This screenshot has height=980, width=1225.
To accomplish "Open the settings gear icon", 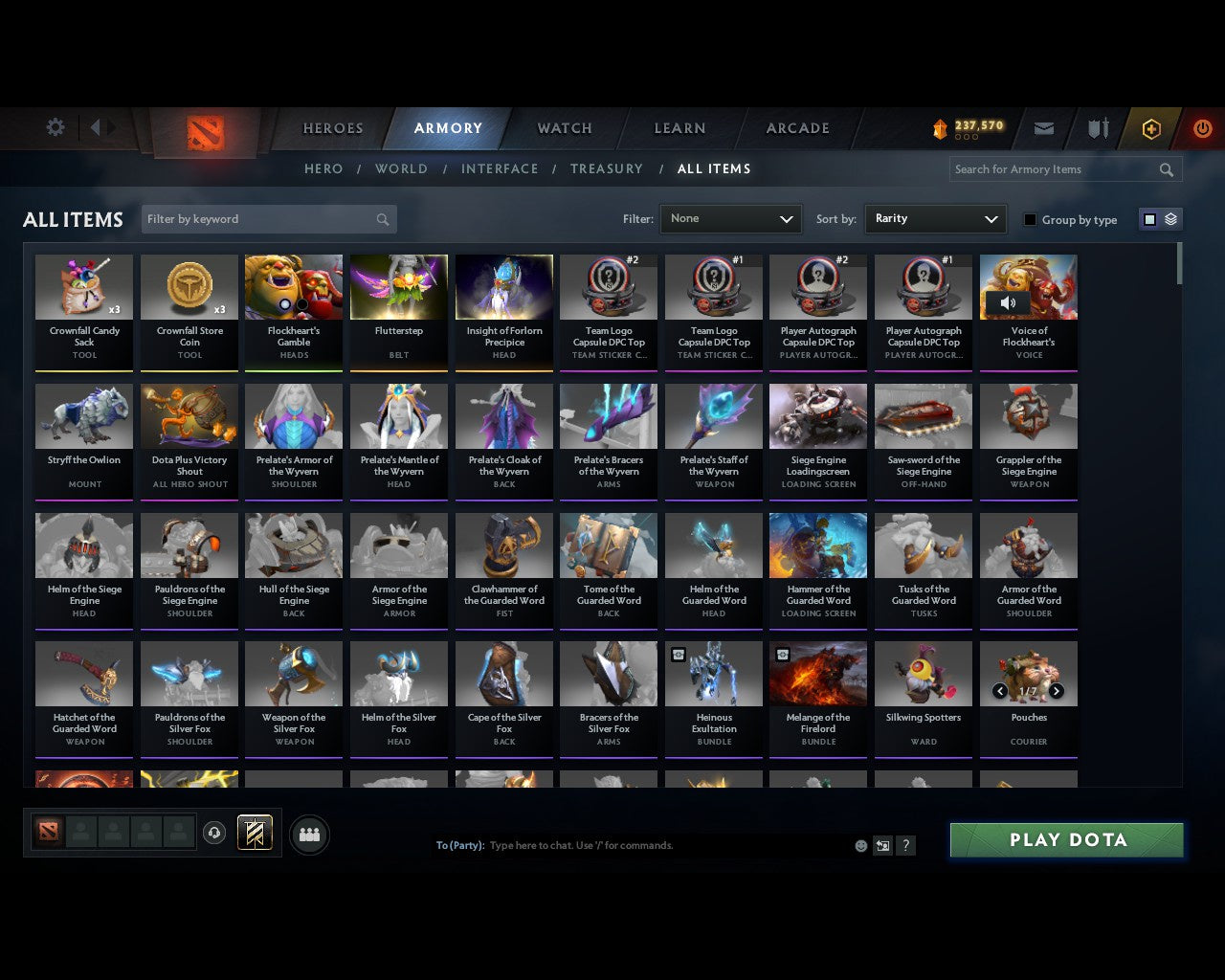I will click(55, 126).
